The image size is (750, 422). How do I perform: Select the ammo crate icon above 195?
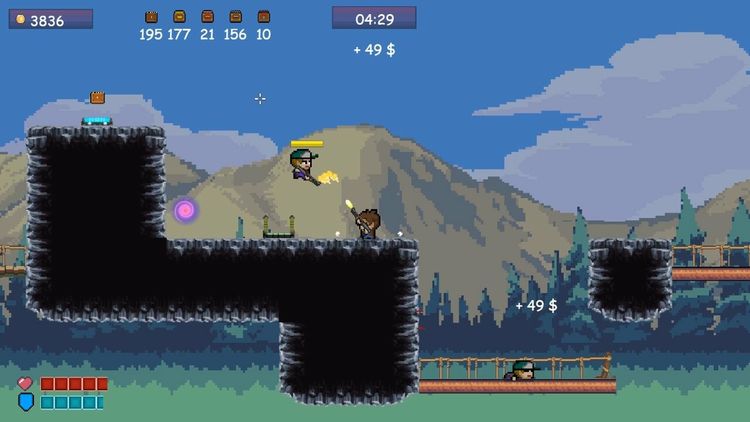[x=151, y=17]
